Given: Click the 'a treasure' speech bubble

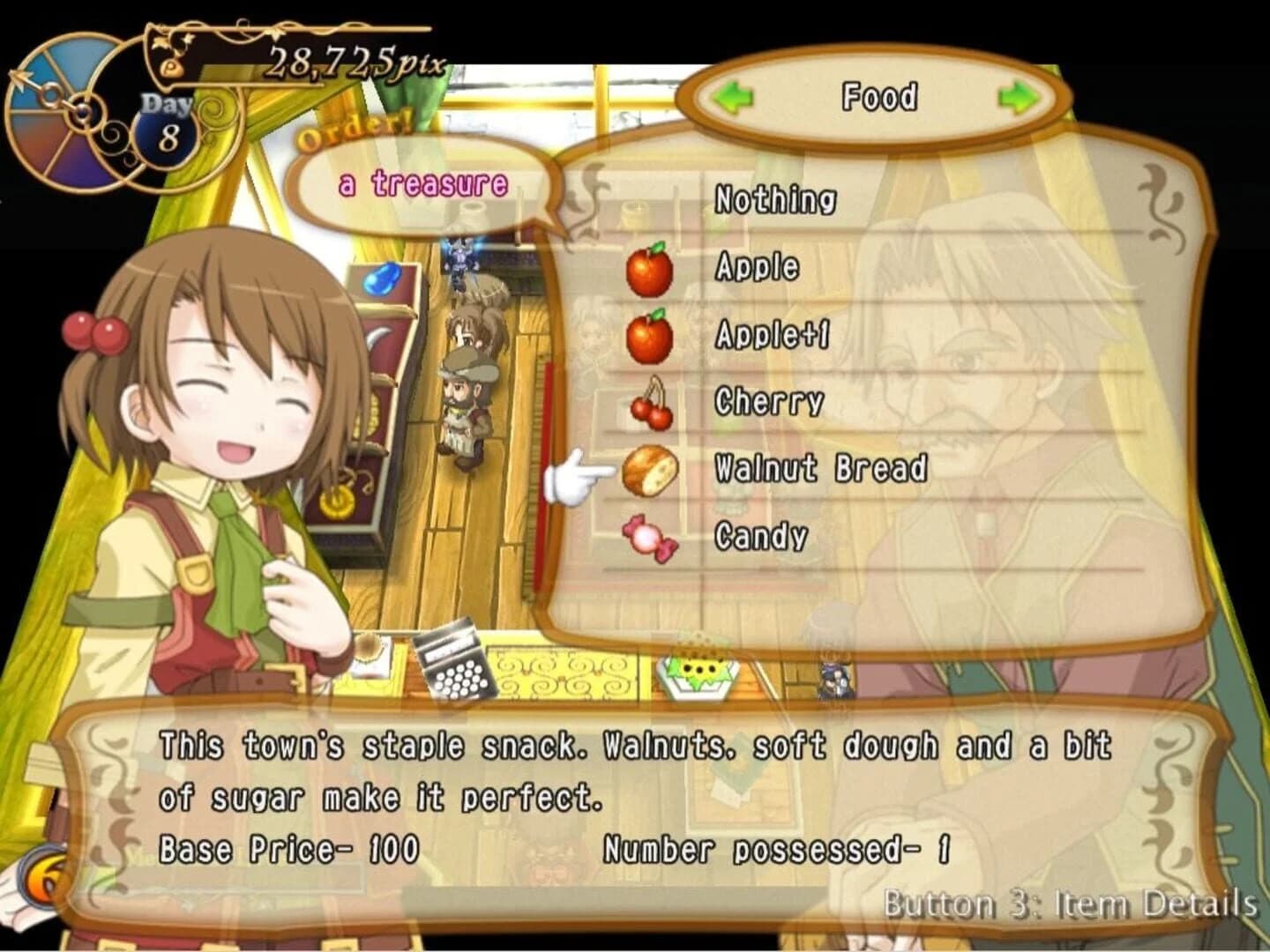Looking at the screenshot, I should pyautogui.click(x=422, y=183).
